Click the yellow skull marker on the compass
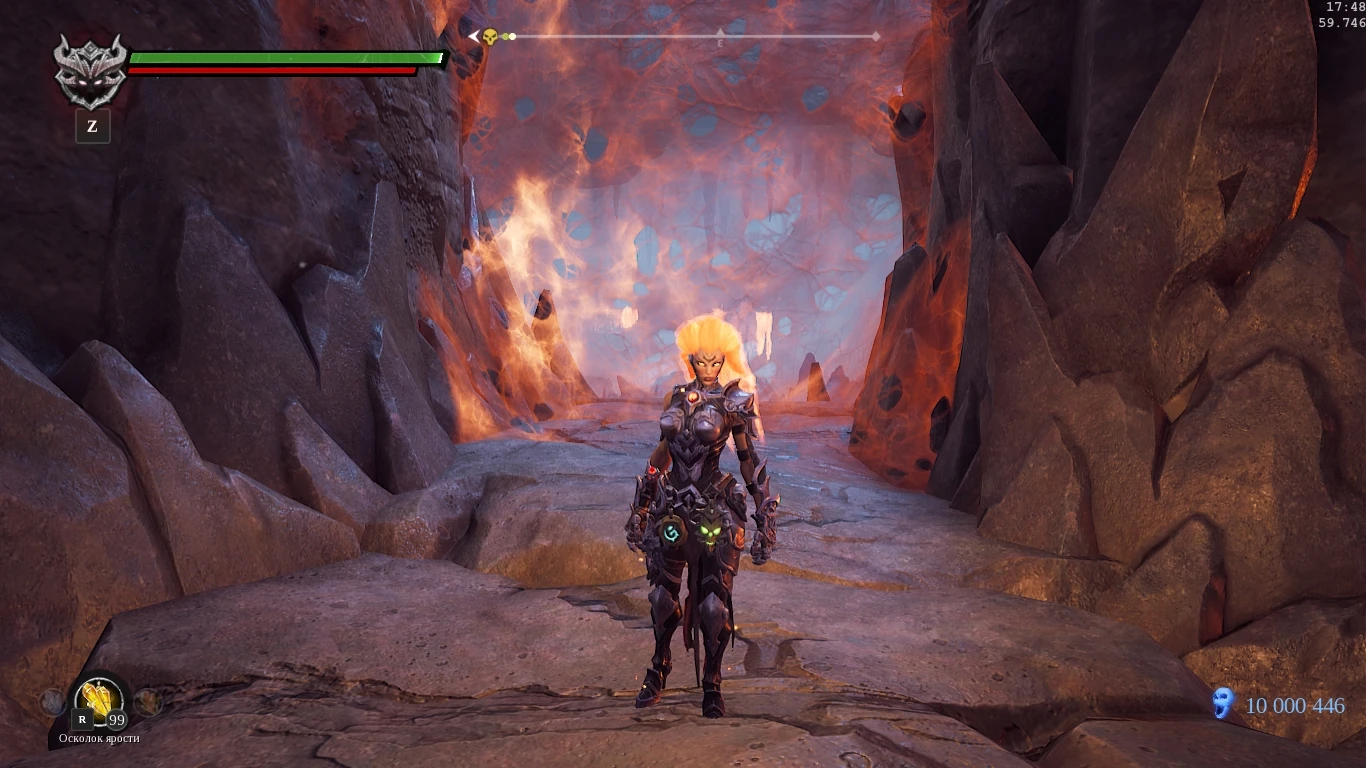1366x768 pixels. [488, 35]
